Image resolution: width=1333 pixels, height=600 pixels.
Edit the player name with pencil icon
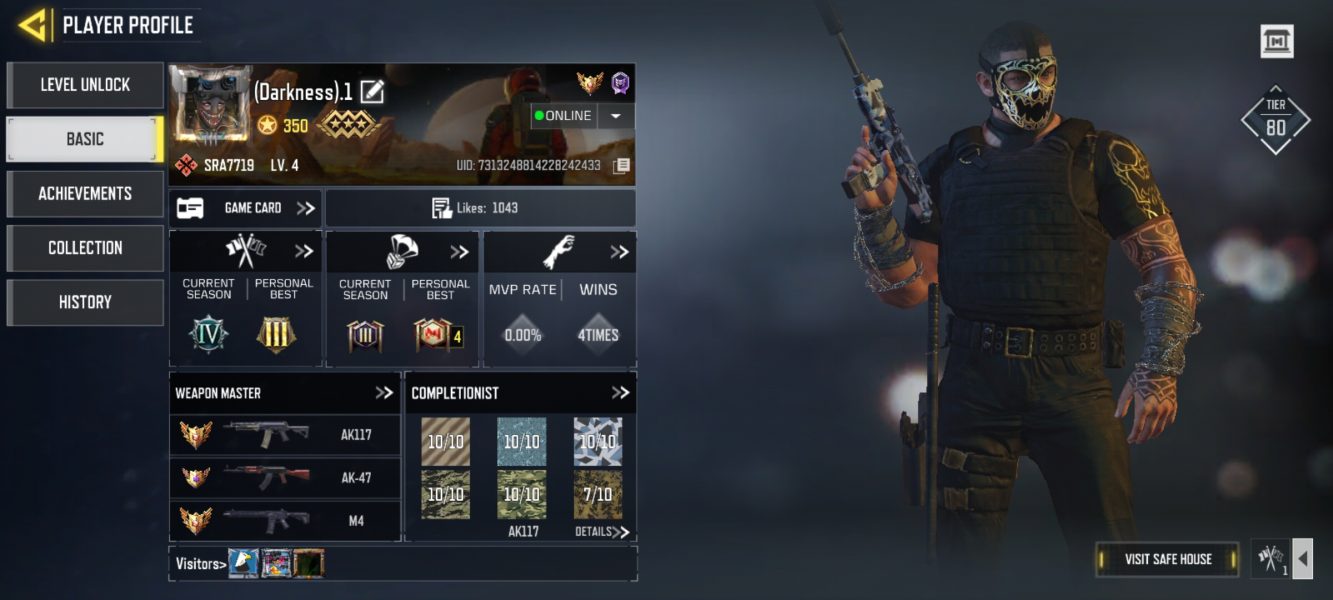[x=372, y=92]
